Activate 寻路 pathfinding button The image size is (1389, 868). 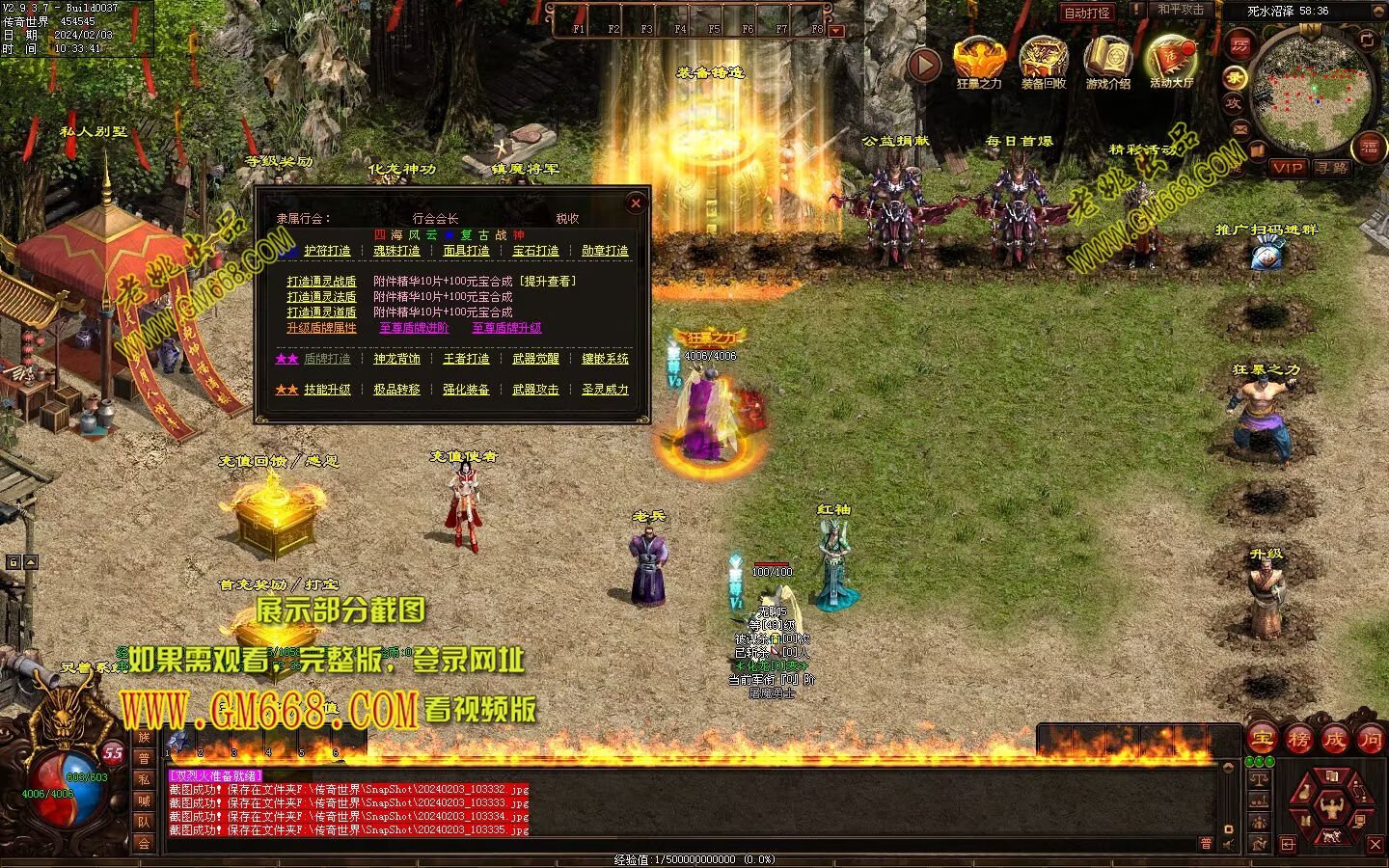point(1331,168)
